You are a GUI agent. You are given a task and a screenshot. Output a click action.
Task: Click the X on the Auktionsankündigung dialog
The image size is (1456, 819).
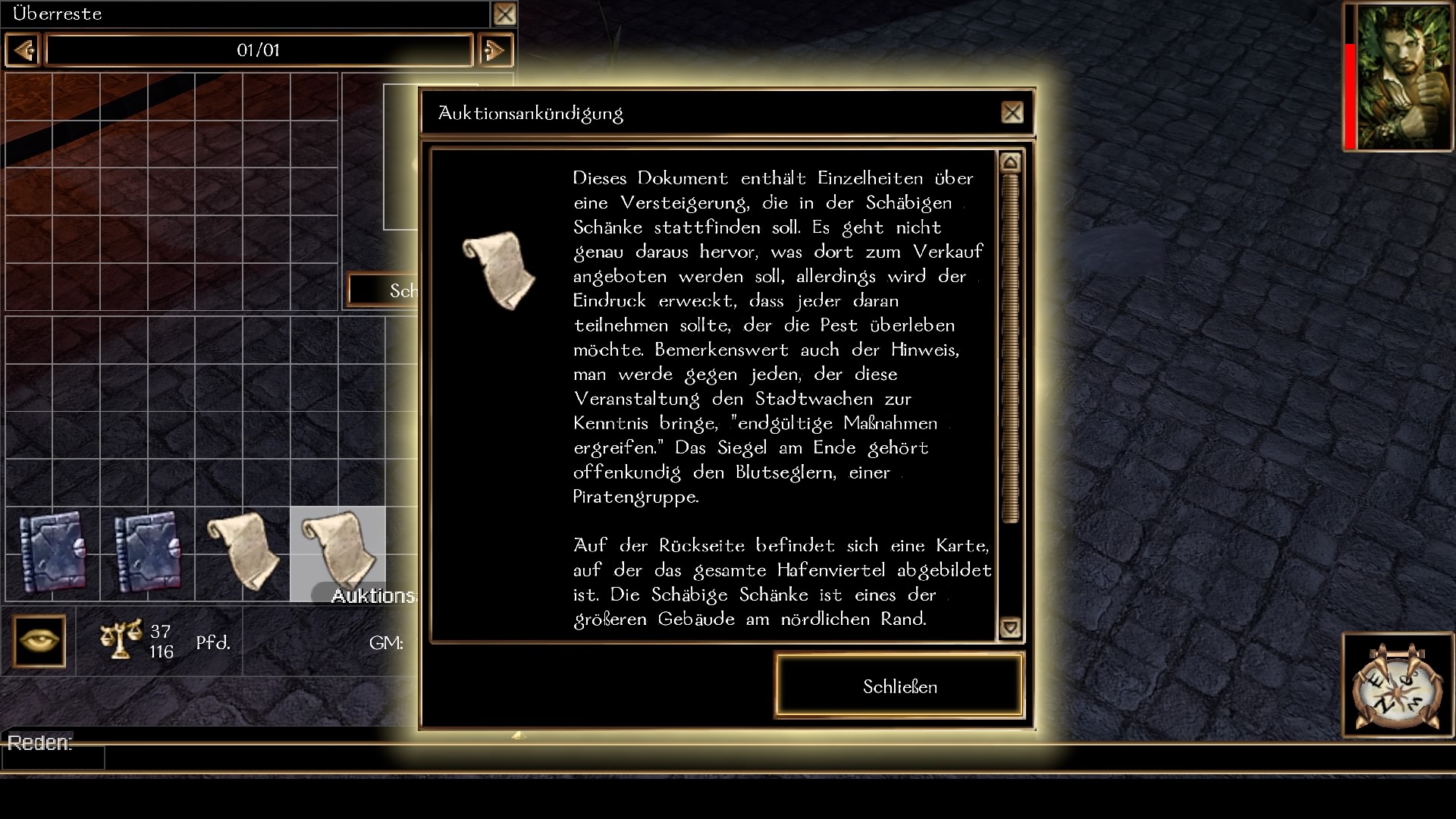coord(1012,113)
